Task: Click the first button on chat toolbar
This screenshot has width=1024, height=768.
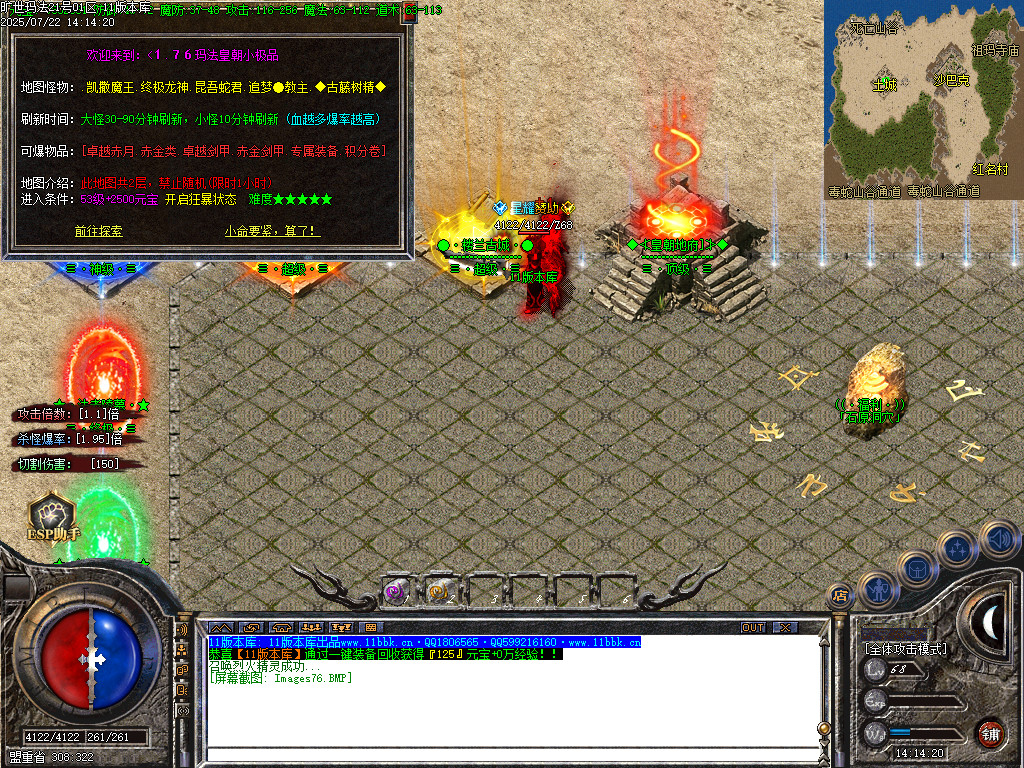Action: pos(220,627)
